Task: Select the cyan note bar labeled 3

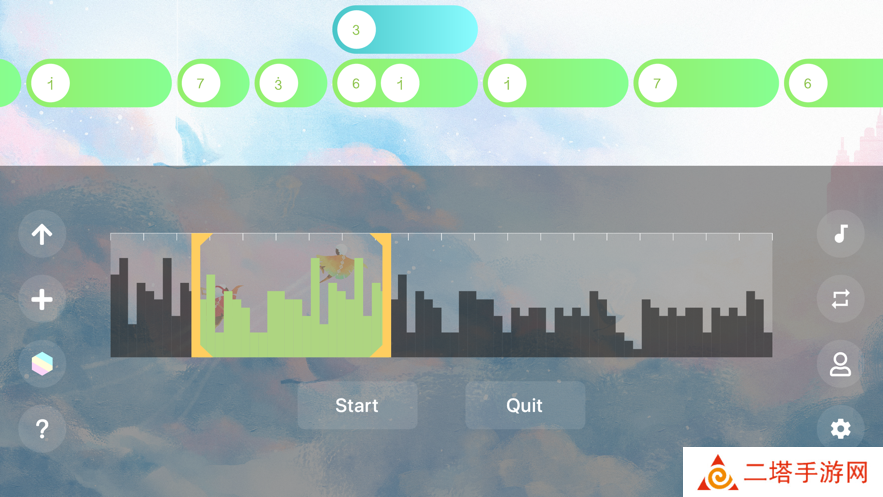Action: pos(405,30)
